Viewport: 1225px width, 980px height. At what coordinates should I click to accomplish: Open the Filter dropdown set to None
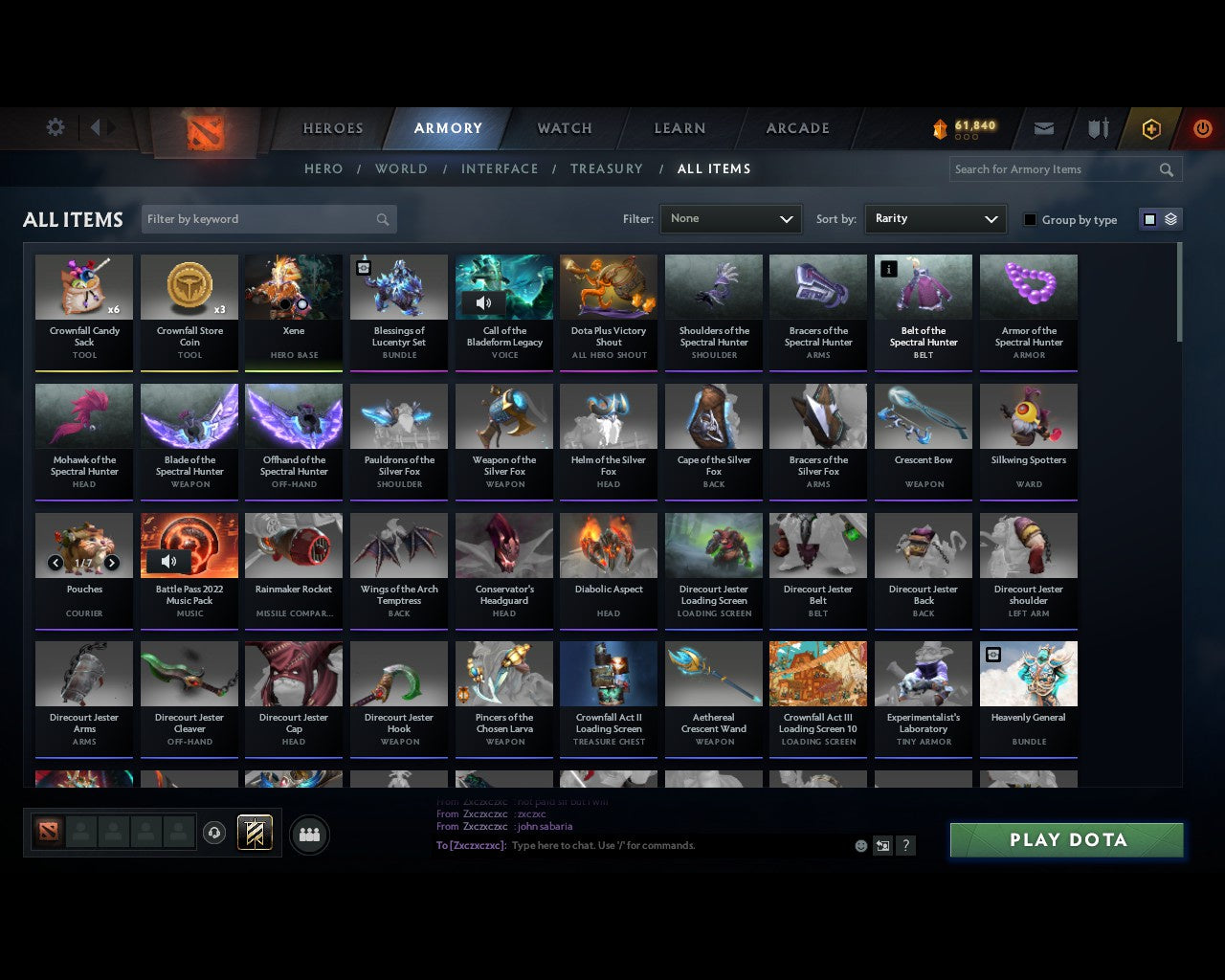730,218
